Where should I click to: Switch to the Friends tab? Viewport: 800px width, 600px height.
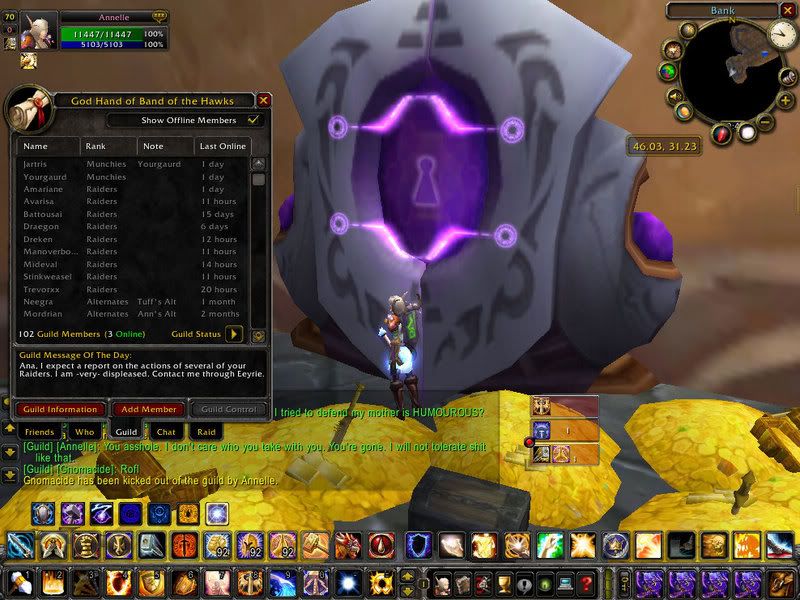39,432
